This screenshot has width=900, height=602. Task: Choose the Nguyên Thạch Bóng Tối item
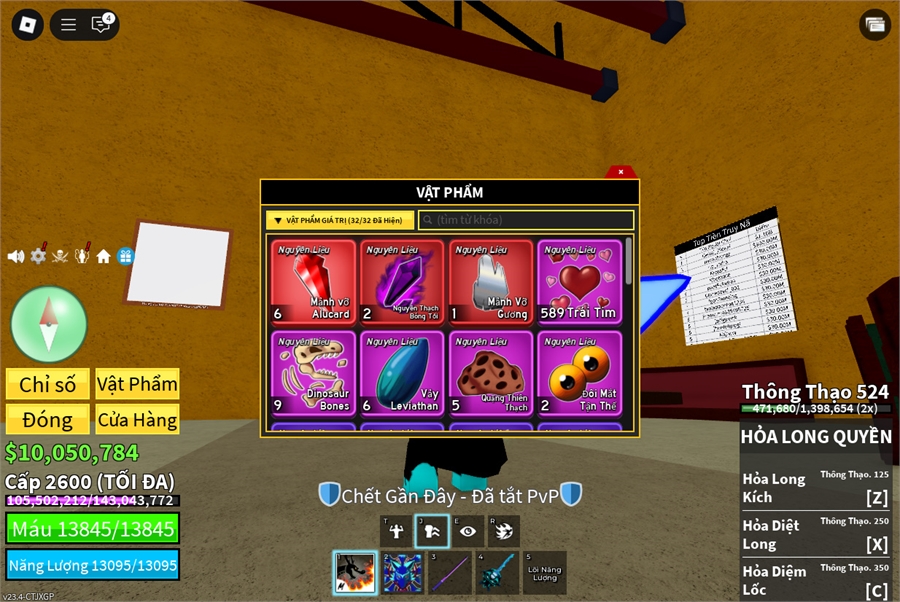tap(403, 282)
